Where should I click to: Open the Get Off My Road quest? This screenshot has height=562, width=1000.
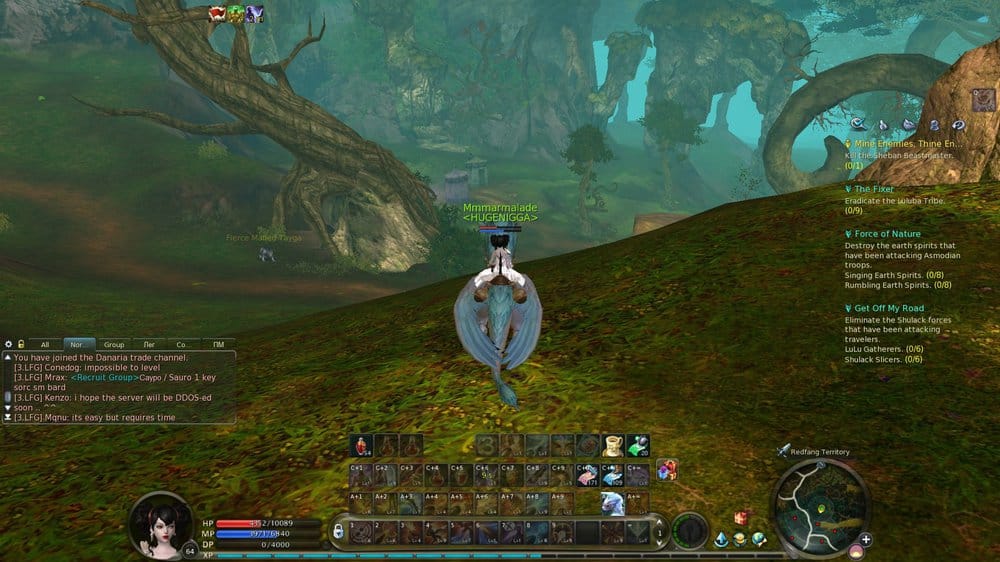(x=889, y=308)
